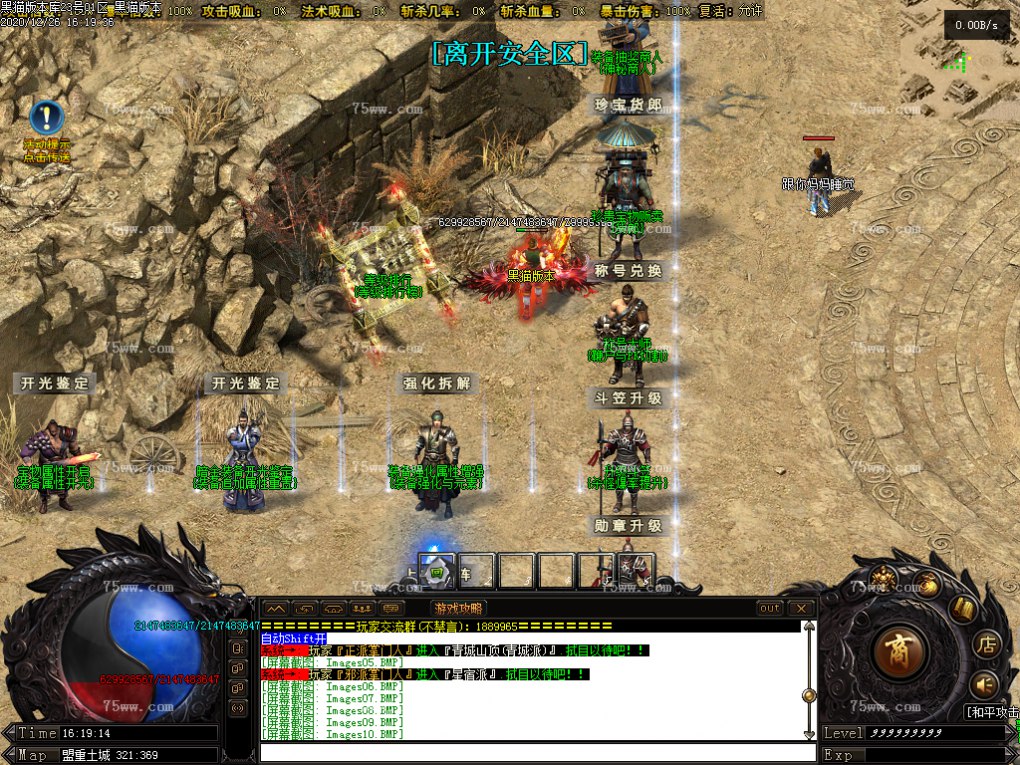Click the chat text input field
The height and width of the screenshot is (765, 1020).
530,751
